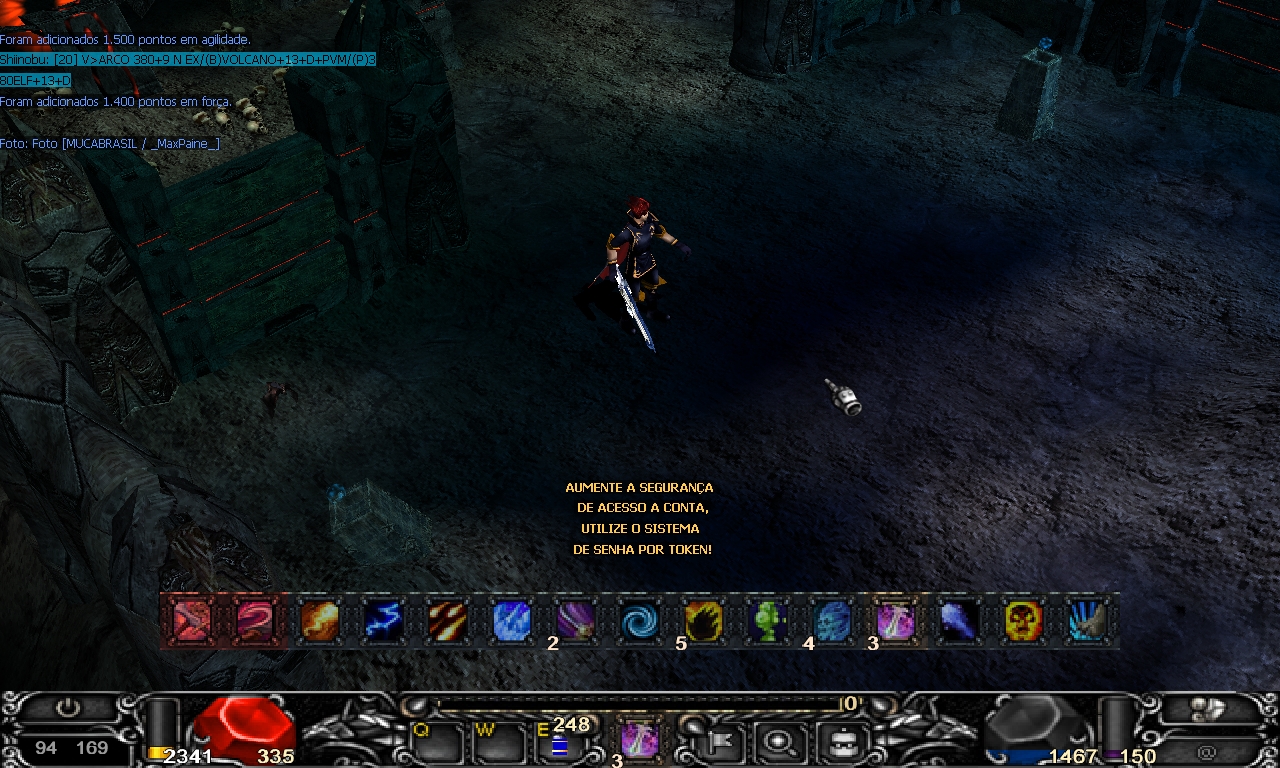Image resolution: width=1280 pixels, height=768 pixels.
Task: Choose the blue face skill numbered 4
Action: [831, 621]
